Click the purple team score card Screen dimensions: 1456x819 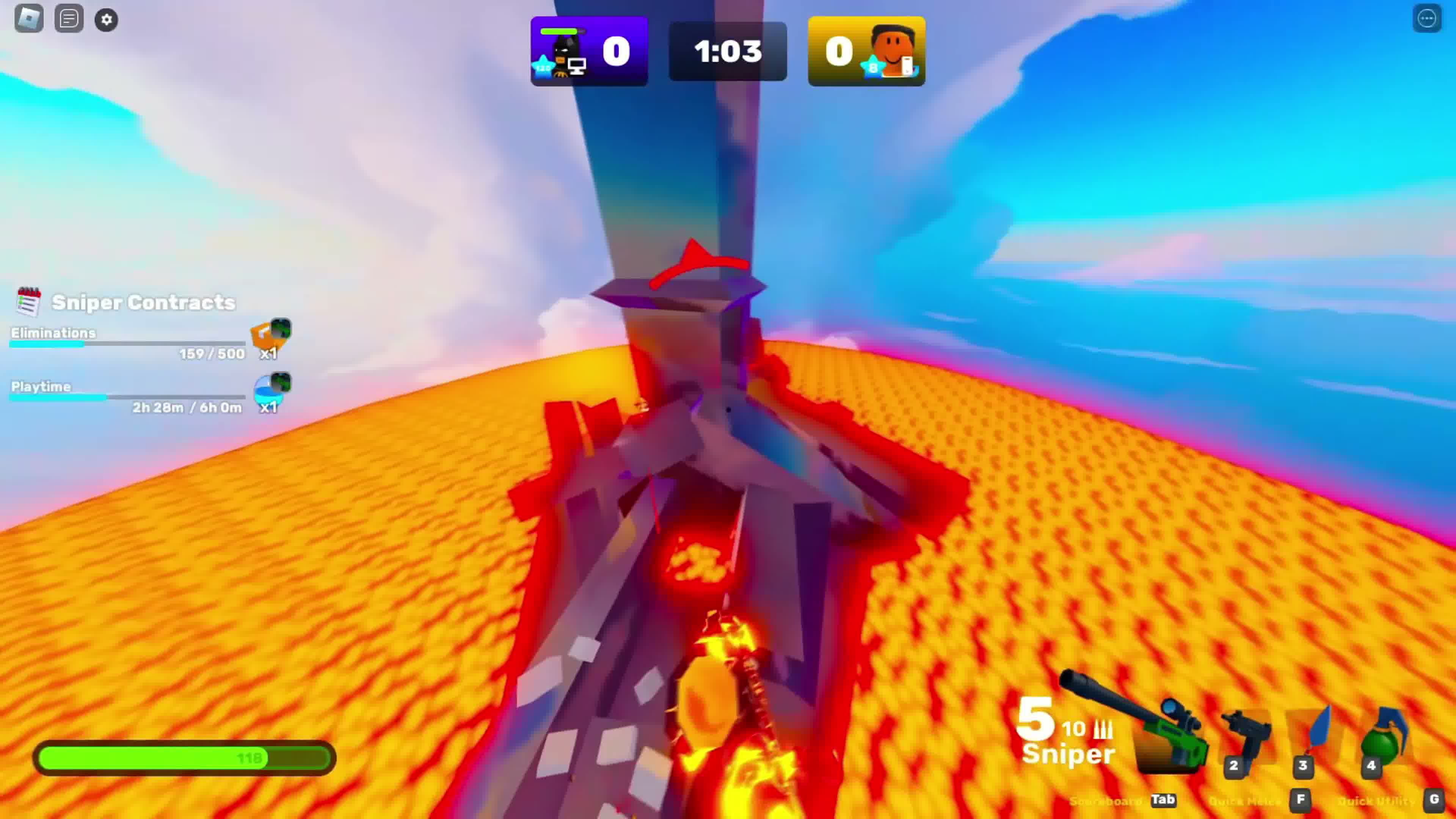590,51
